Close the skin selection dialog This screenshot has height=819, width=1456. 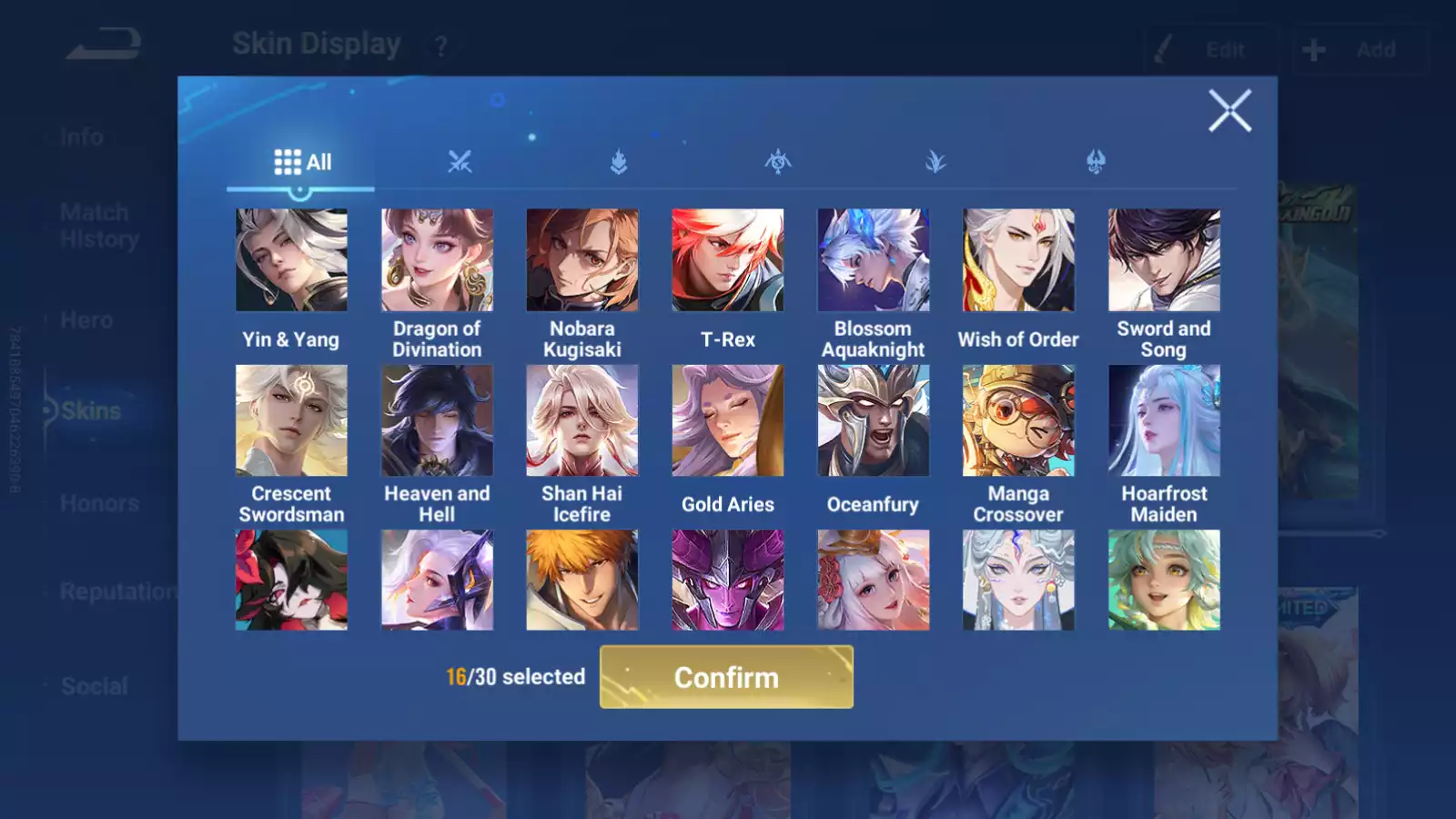pos(1229,111)
